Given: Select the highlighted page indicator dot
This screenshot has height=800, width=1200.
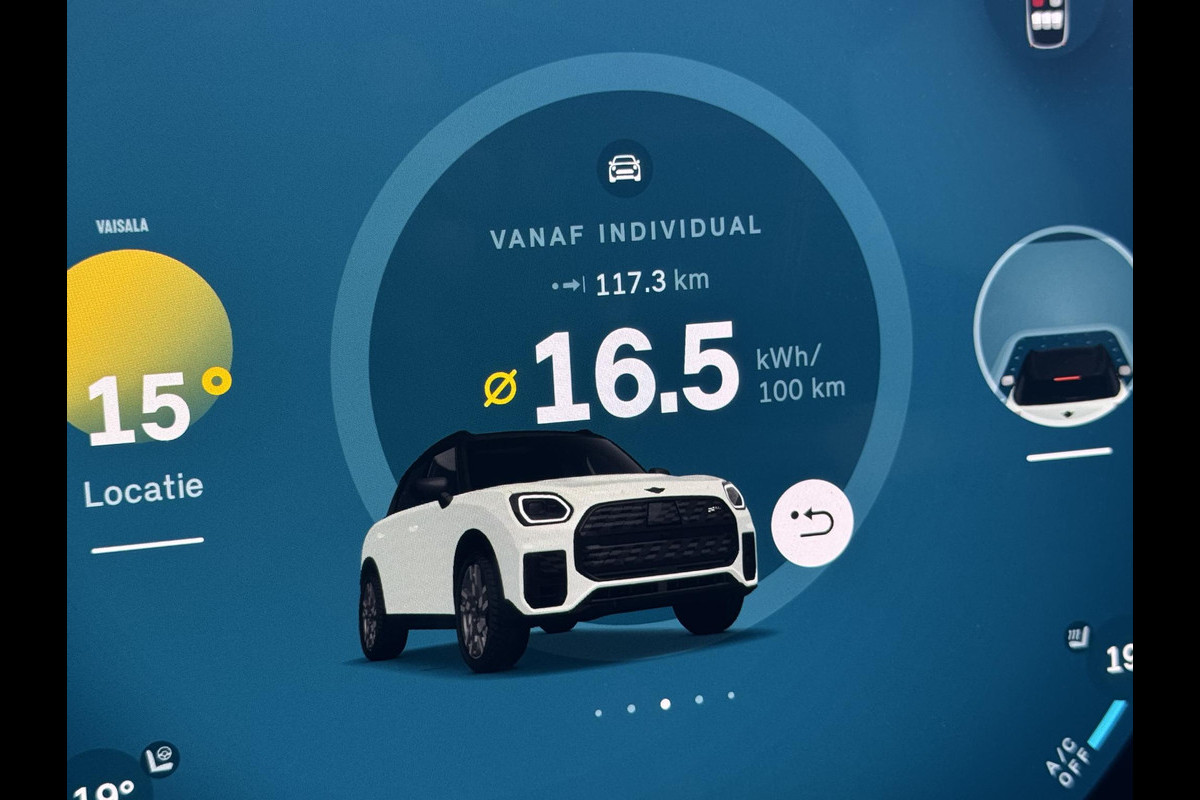Looking at the screenshot, I should [665, 704].
